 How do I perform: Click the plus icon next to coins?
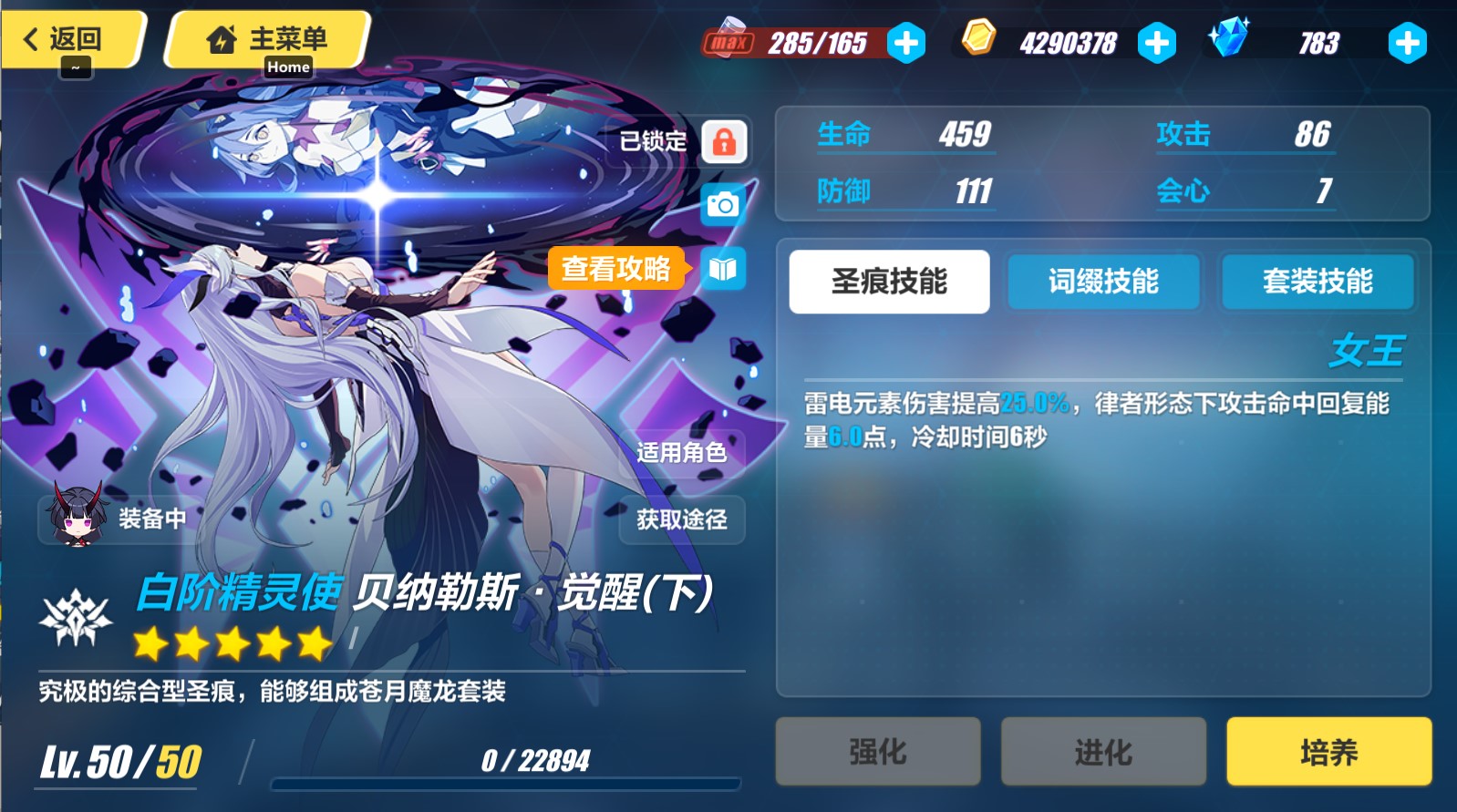[x=1157, y=42]
